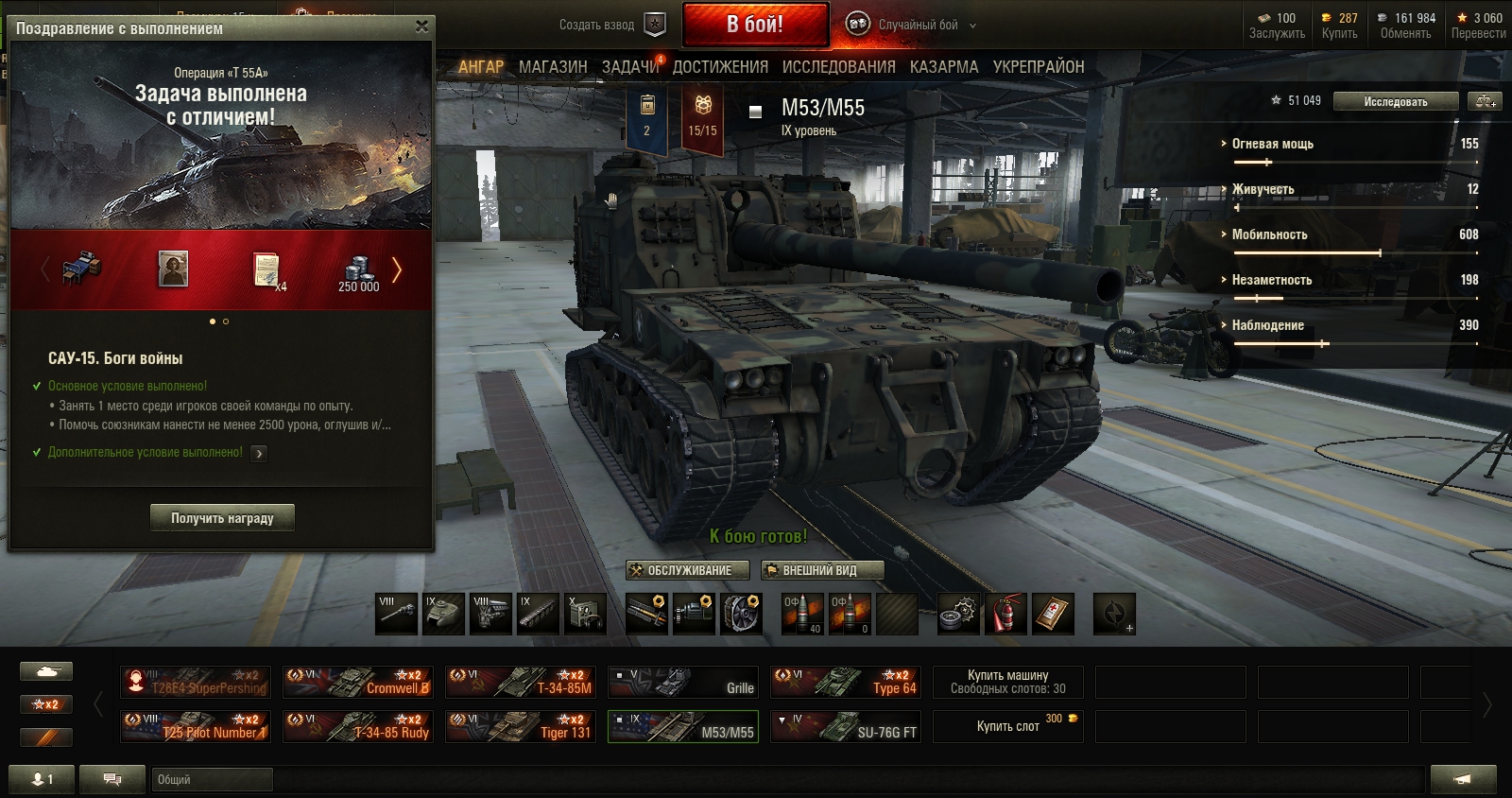Select the Tiger 131 tank

[521, 726]
